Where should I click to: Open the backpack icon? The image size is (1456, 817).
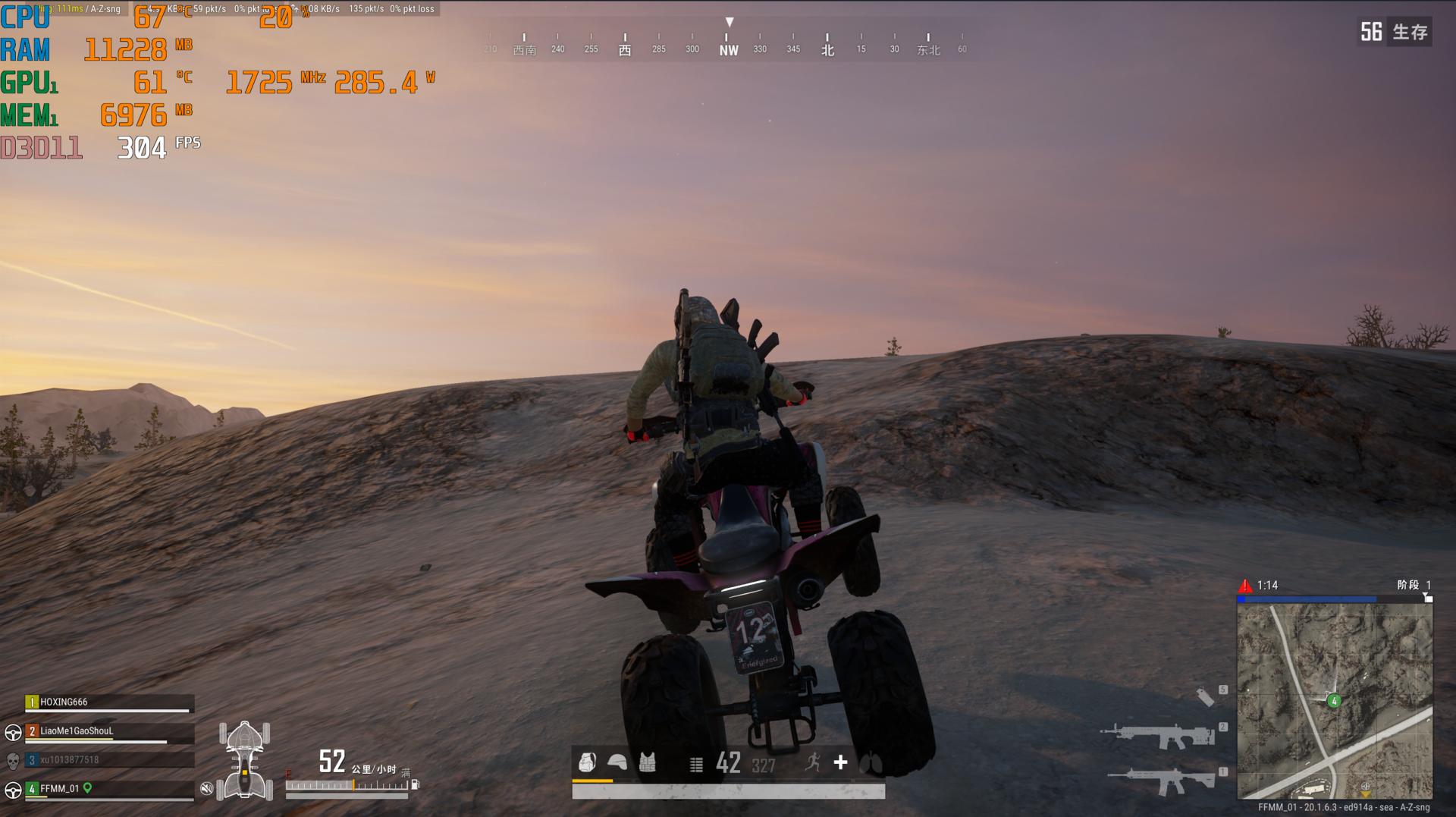click(x=587, y=762)
